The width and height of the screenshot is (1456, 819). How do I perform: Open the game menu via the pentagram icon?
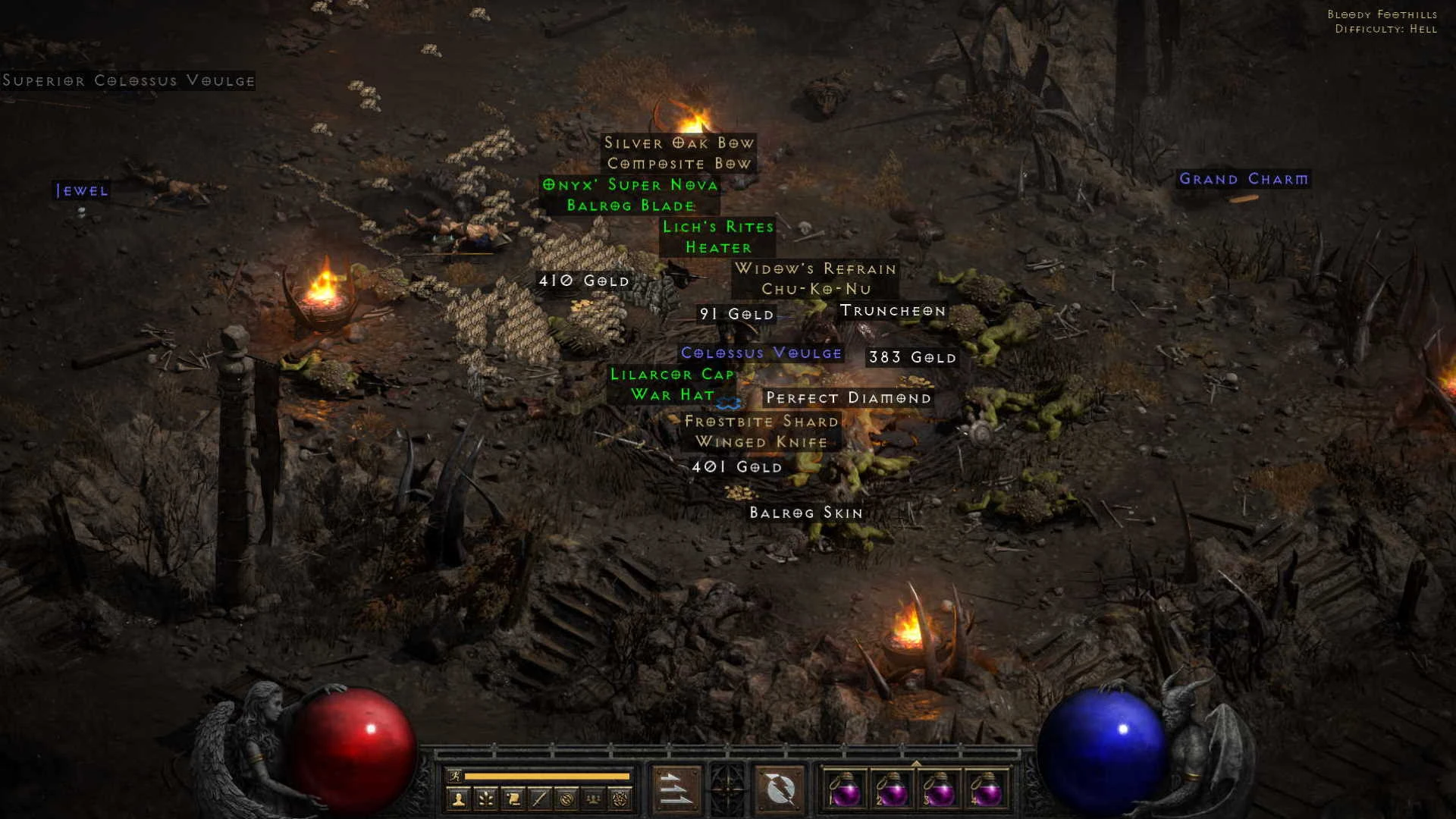click(x=621, y=799)
